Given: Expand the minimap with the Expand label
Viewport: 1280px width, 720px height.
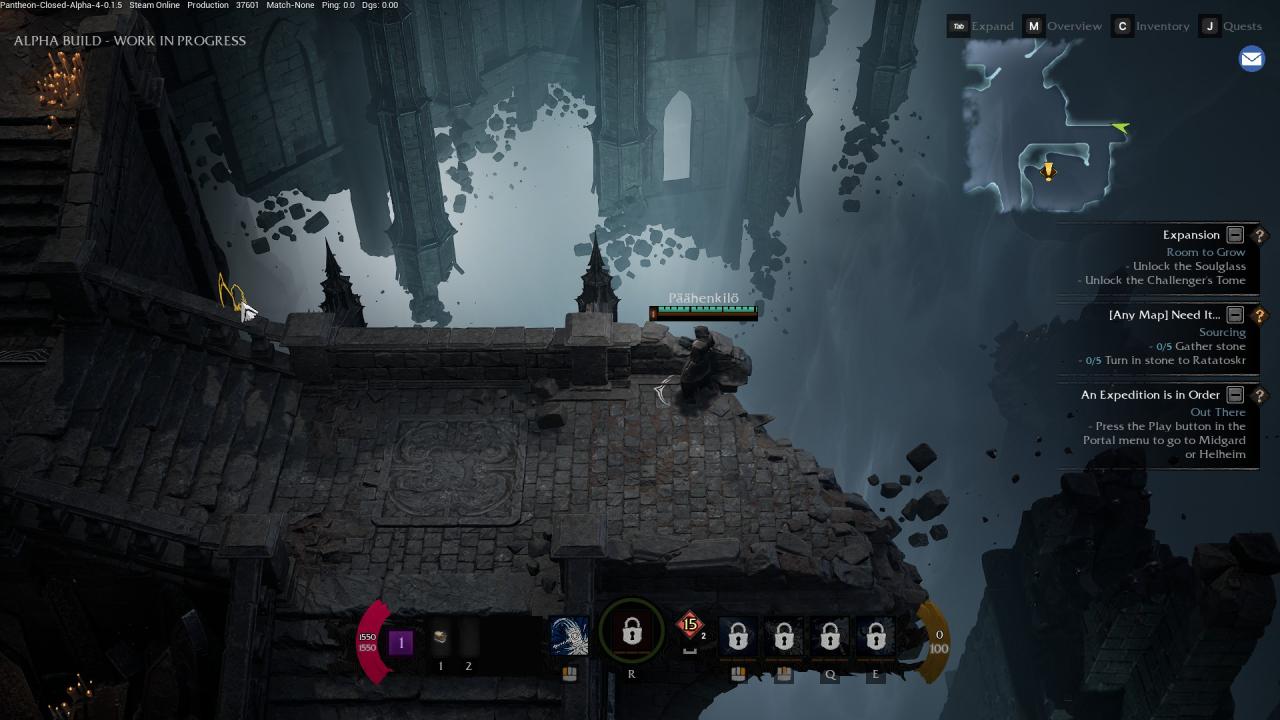Looking at the screenshot, I should [x=992, y=26].
